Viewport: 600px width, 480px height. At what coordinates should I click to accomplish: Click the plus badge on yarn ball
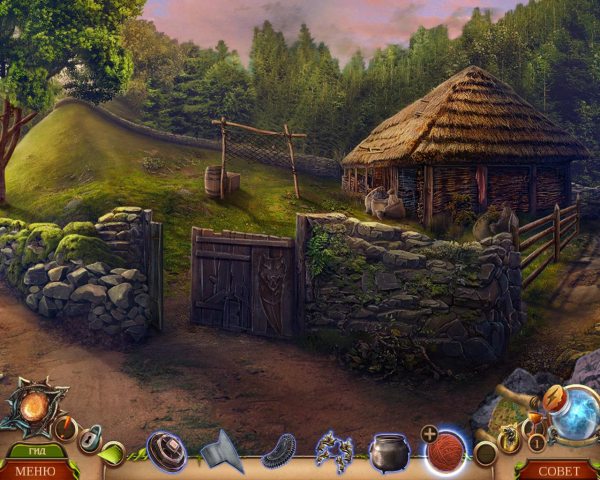tap(429, 434)
